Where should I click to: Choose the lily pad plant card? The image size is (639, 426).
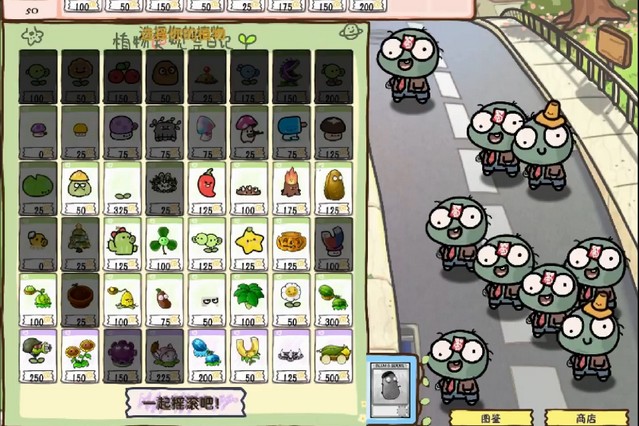pyautogui.click(x=37, y=188)
